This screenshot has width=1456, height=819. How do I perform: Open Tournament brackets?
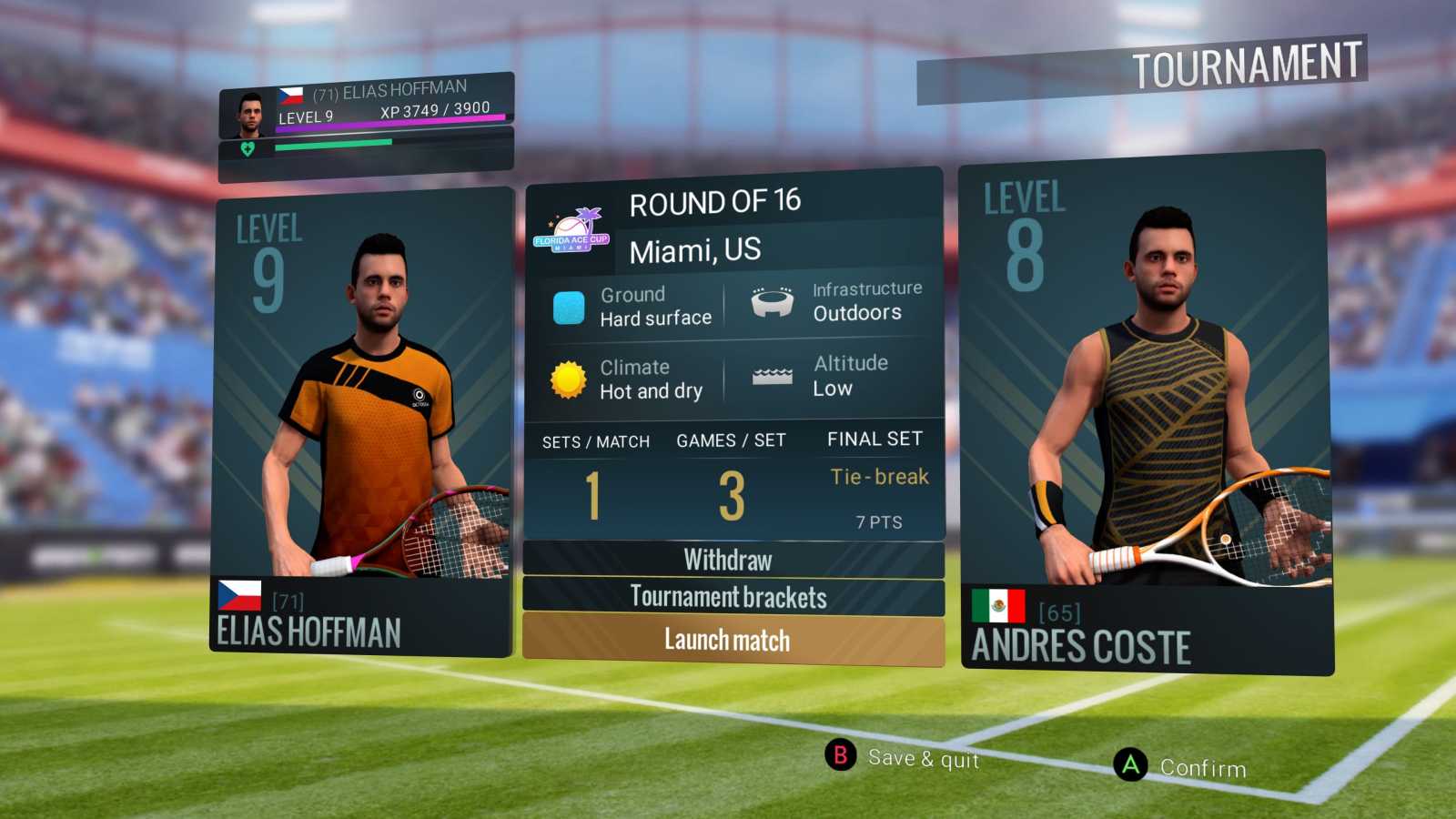(727, 598)
